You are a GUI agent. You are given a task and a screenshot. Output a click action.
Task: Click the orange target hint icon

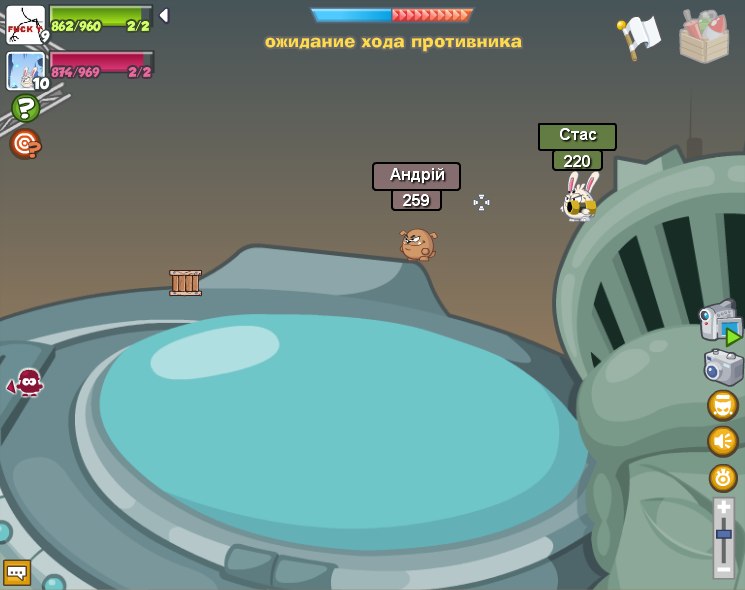25,144
